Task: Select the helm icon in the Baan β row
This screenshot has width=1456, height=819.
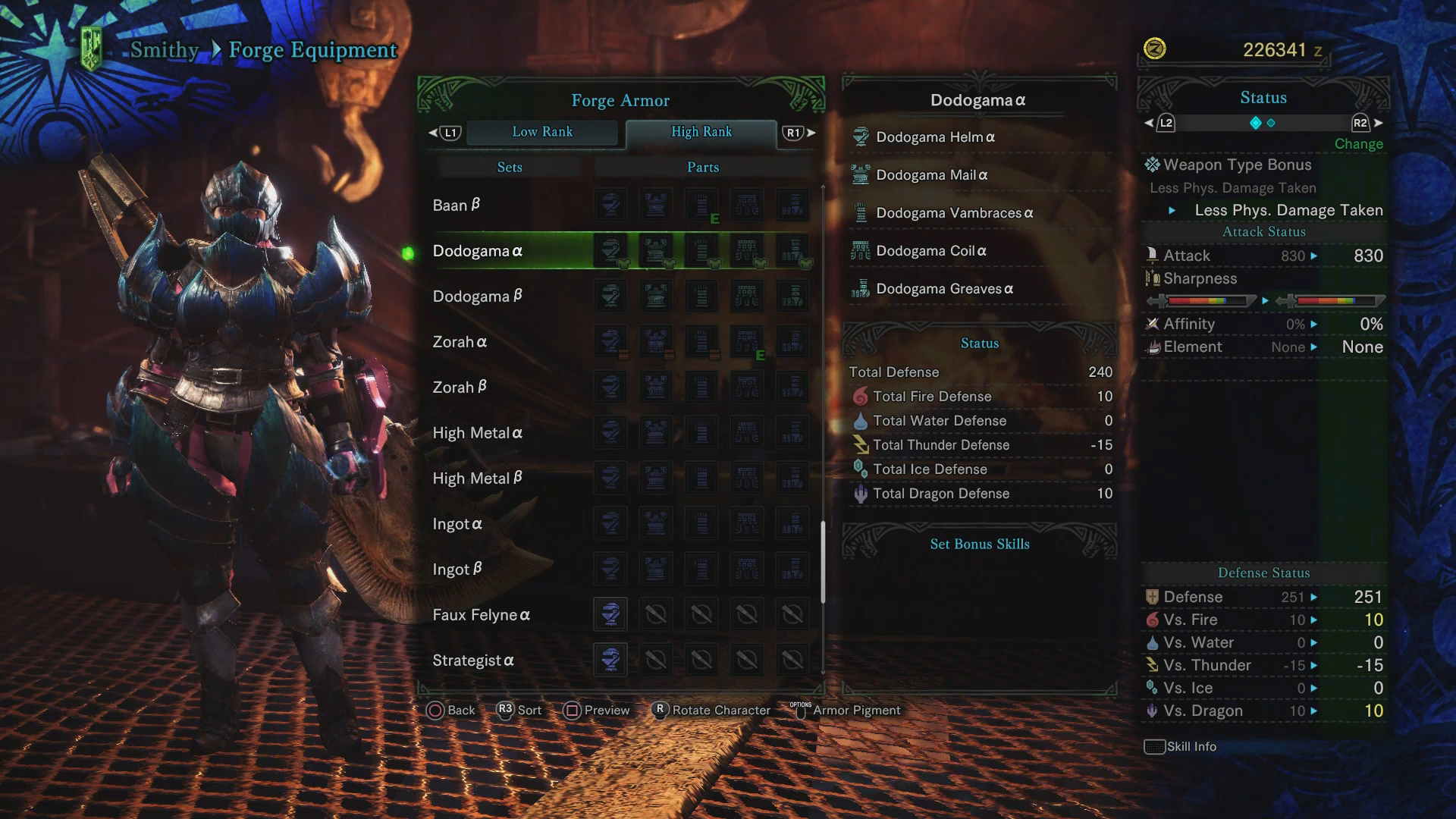Action: point(610,205)
